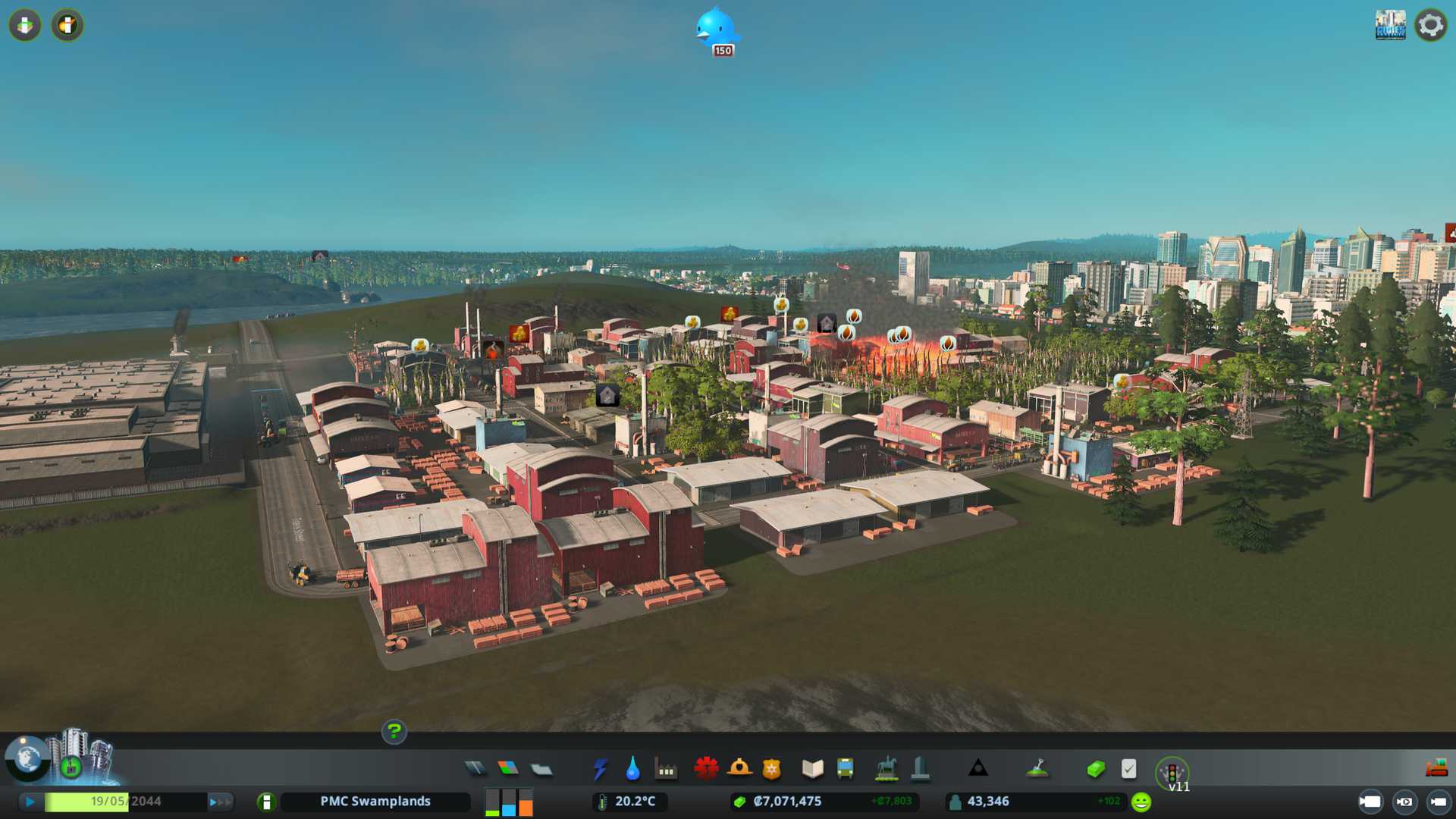The width and height of the screenshot is (1456, 819).
Task: Activate the bulldozer tool
Action: click(1436, 769)
